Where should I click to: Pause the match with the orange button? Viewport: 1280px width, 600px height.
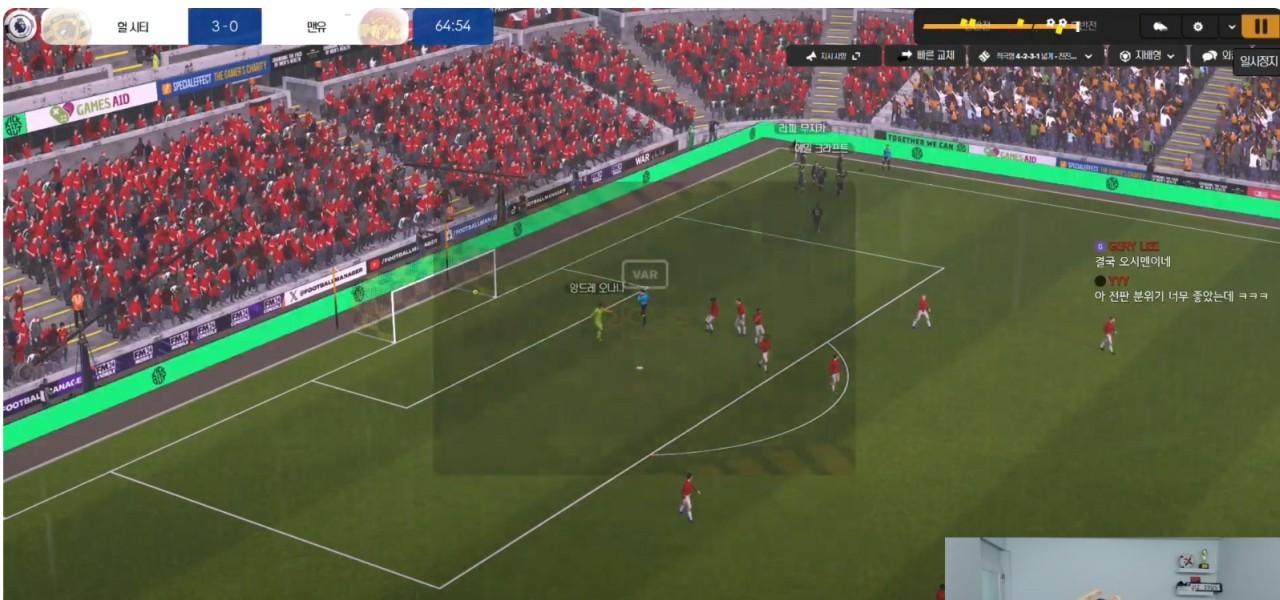(1259, 26)
